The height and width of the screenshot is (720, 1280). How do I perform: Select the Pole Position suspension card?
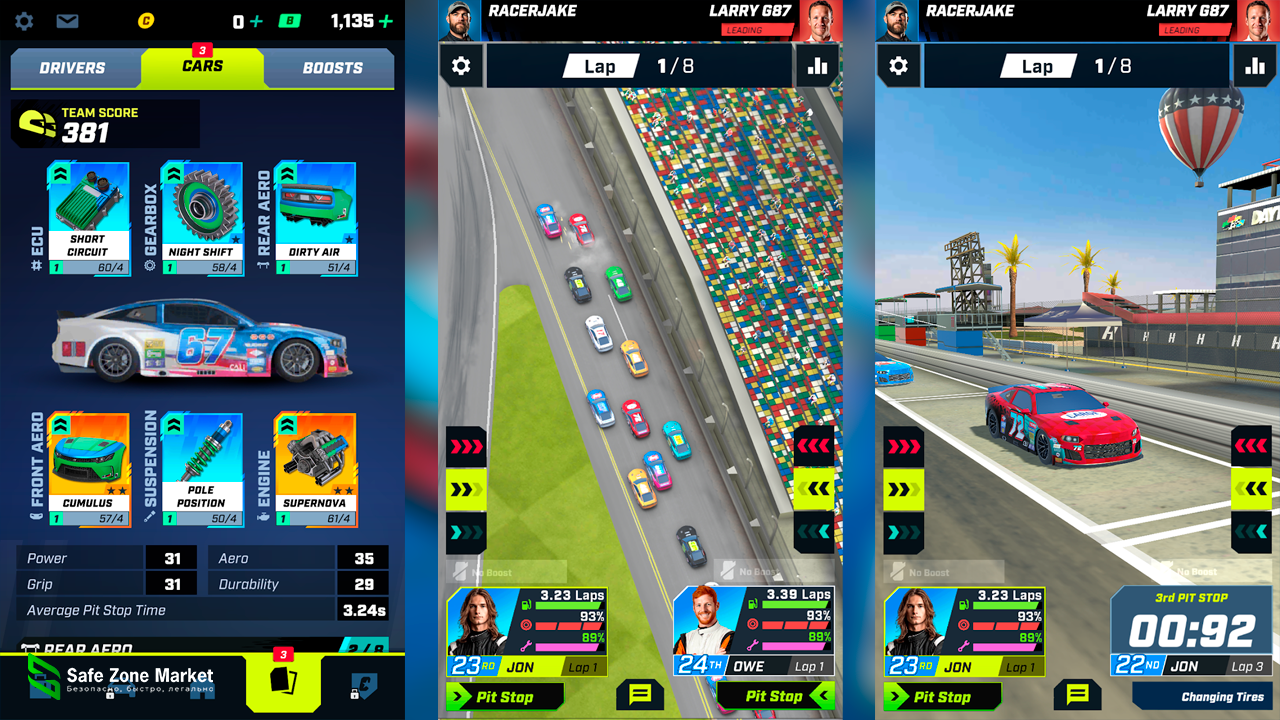(x=201, y=470)
